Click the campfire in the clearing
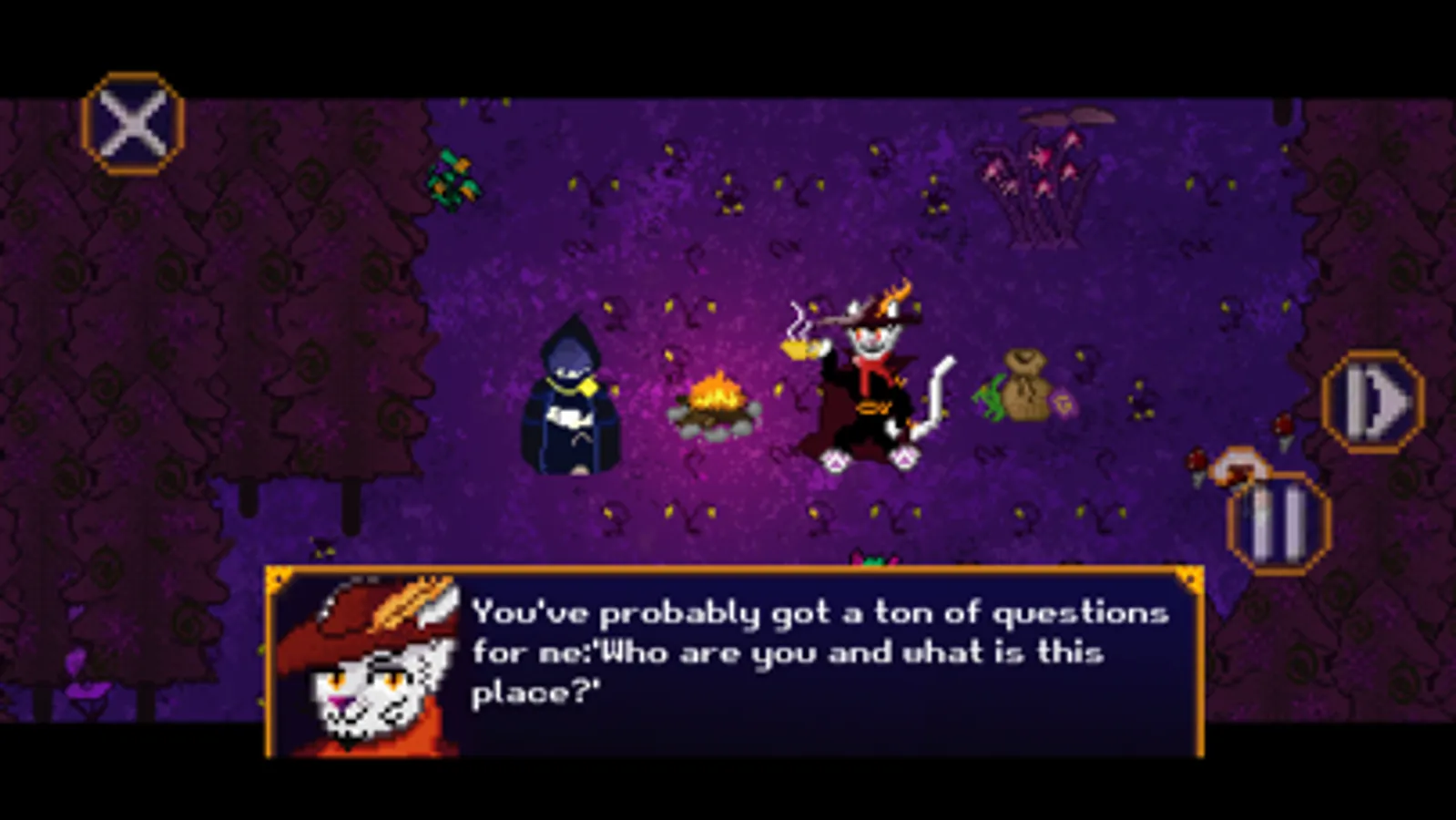 [x=716, y=402]
